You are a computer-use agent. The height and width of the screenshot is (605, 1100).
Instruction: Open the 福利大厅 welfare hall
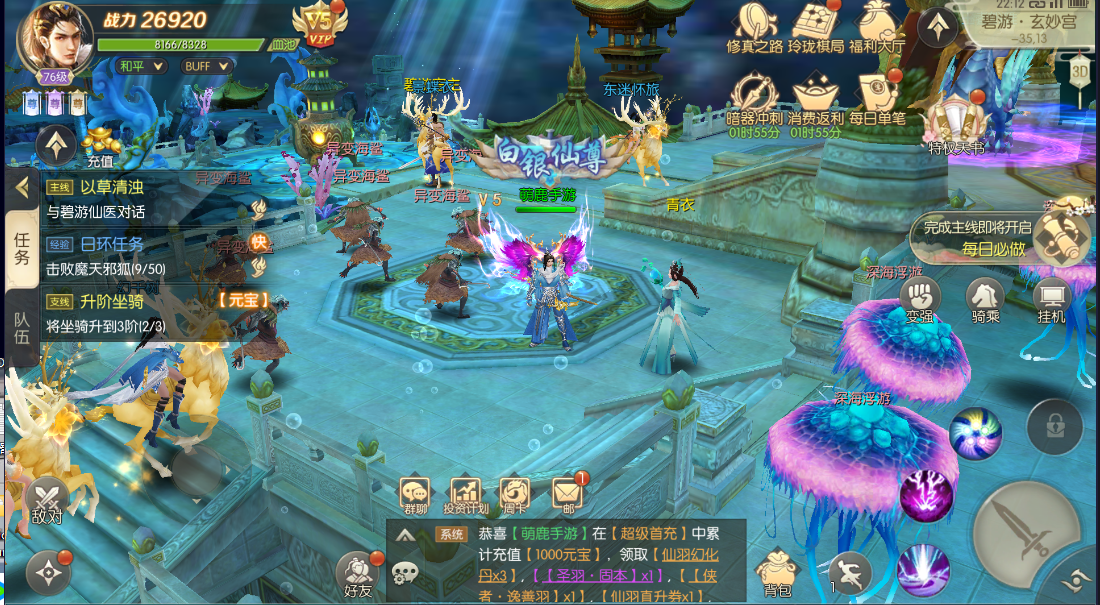(877, 25)
